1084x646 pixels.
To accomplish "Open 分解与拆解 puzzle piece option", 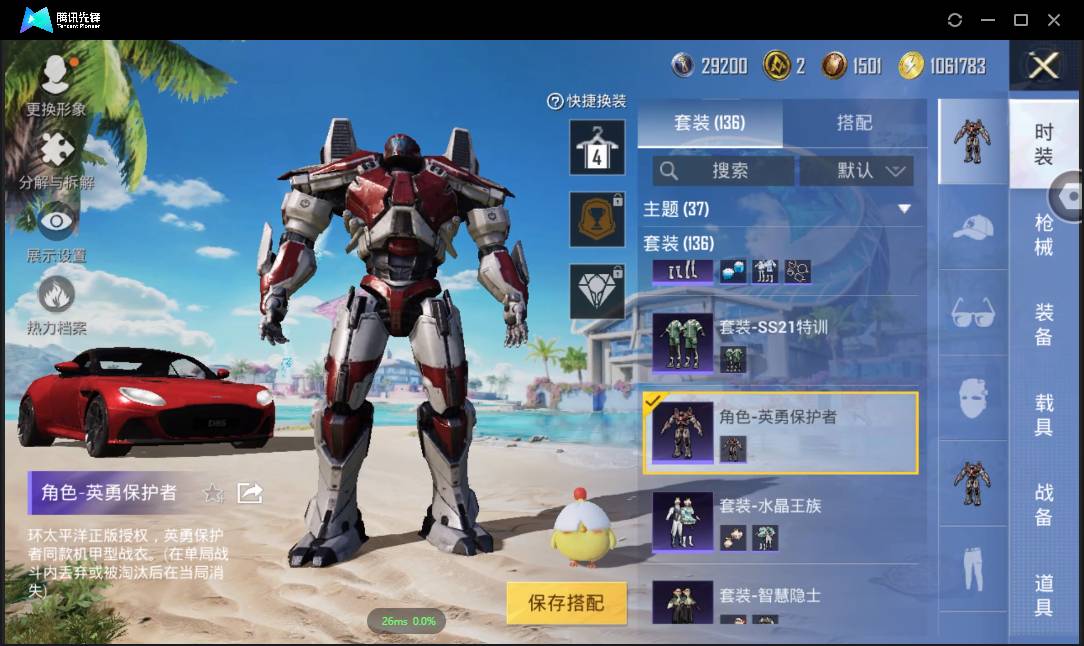I will click(57, 161).
